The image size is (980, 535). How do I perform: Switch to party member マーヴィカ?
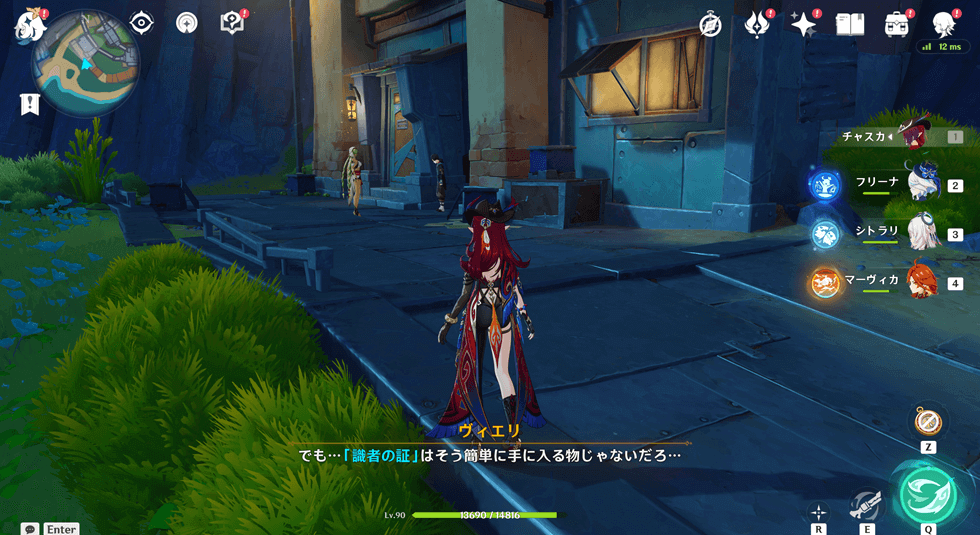pyautogui.click(x=922, y=281)
